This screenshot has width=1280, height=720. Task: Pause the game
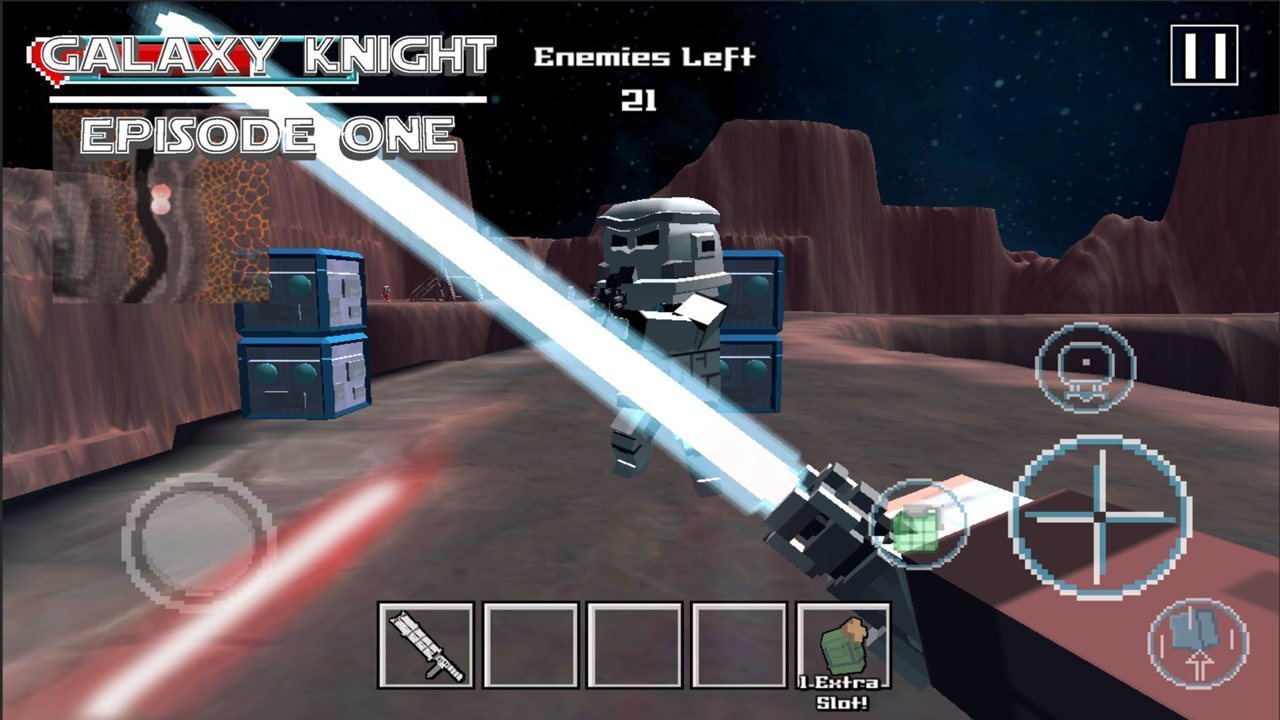(1204, 55)
